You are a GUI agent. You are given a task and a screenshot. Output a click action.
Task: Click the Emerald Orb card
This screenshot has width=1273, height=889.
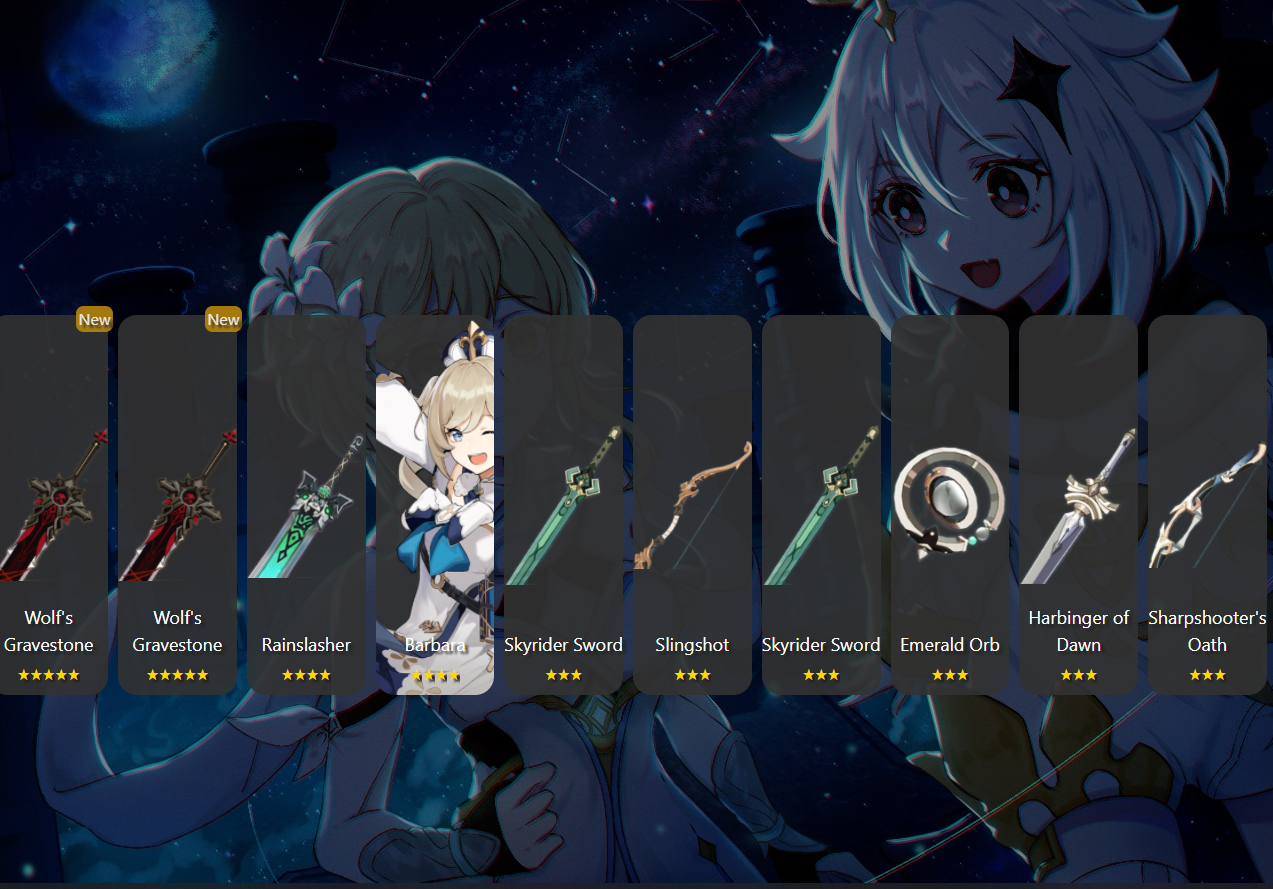pyautogui.click(x=949, y=505)
